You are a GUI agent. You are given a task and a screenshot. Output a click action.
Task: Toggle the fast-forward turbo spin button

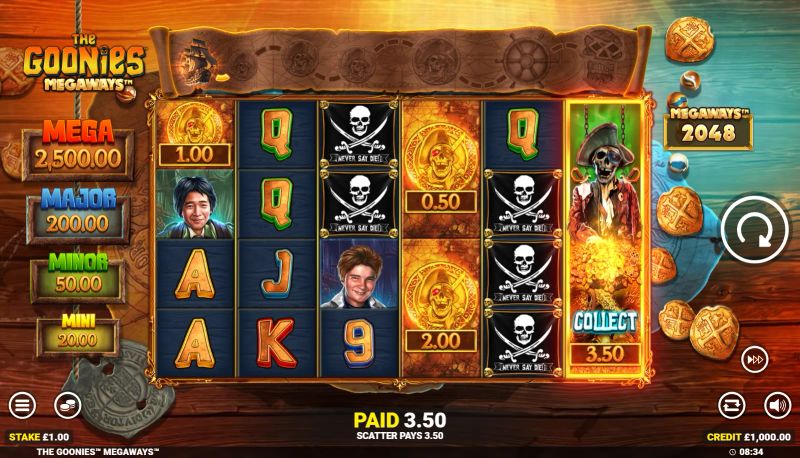pyautogui.click(x=753, y=359)
